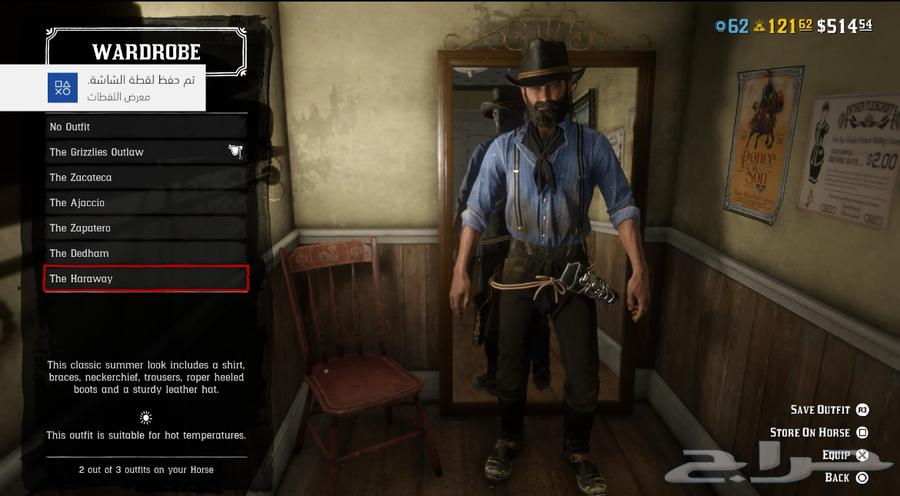Choose The Zapatero outfit
Image resolution: width=900 pixels, height=496 pixels.
click(146, 228)
